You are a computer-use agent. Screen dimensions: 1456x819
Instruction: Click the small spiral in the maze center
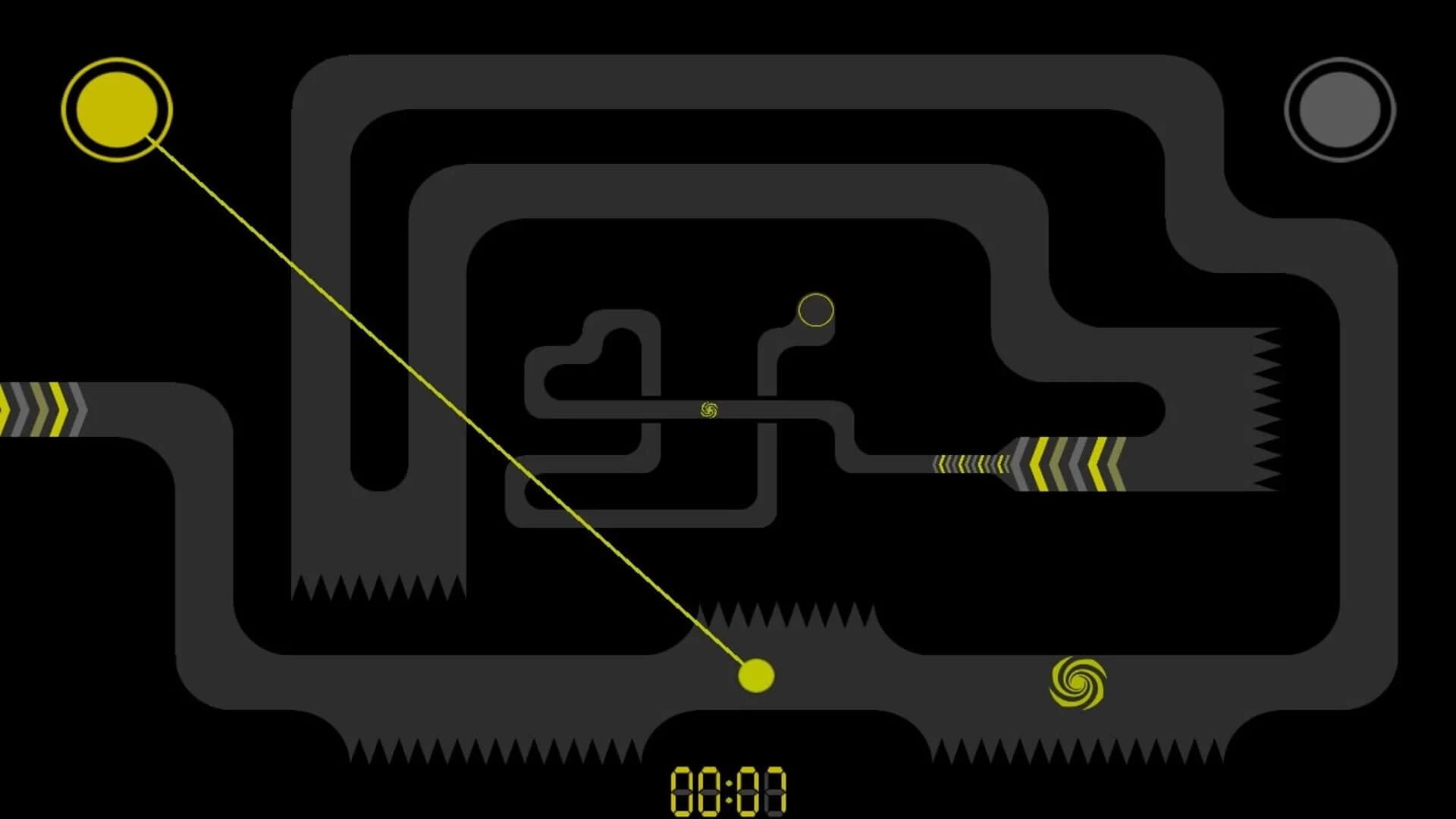click(x=709, y=410)
